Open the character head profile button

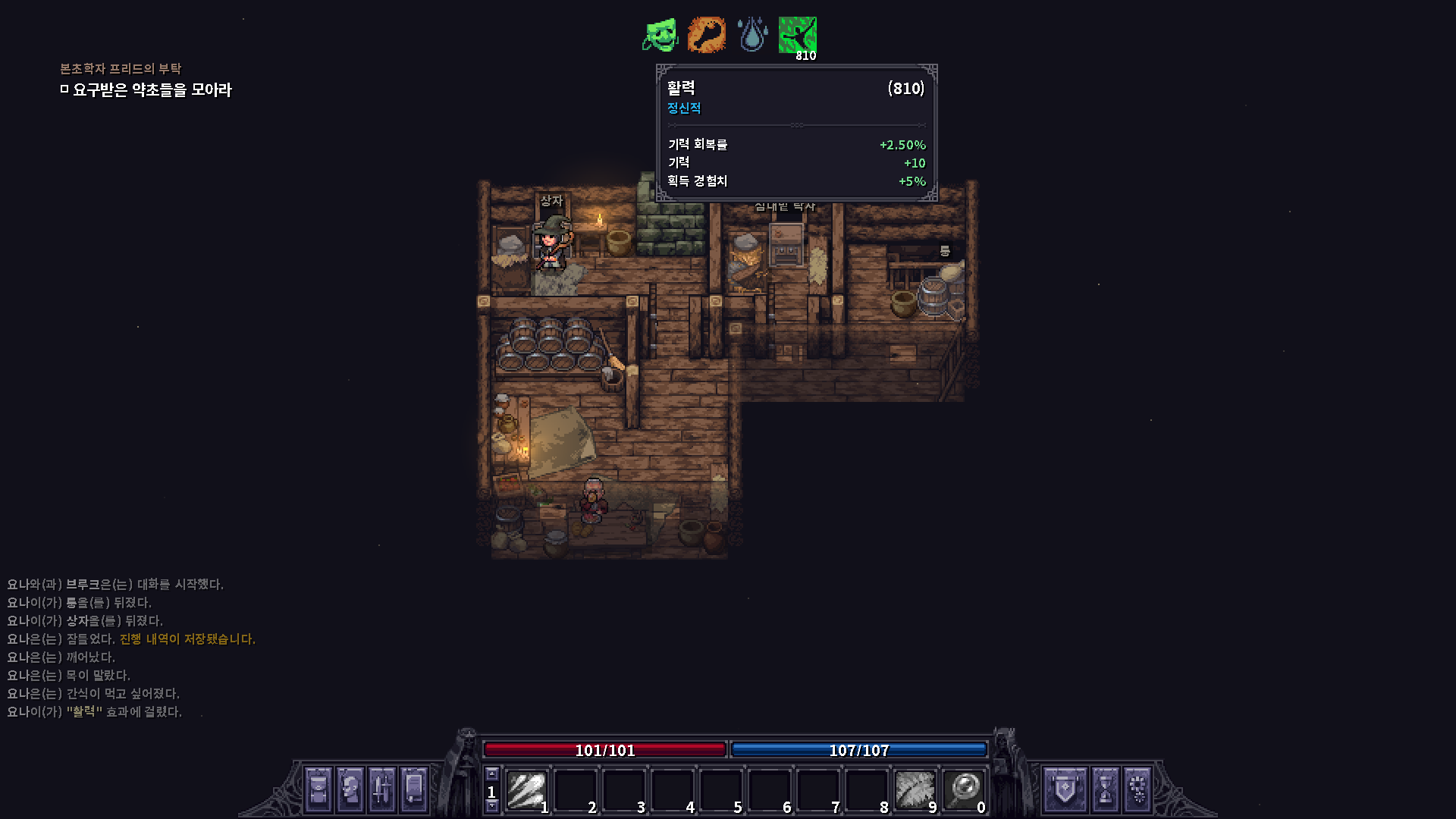pyautogui.click(x=350, y=789)
